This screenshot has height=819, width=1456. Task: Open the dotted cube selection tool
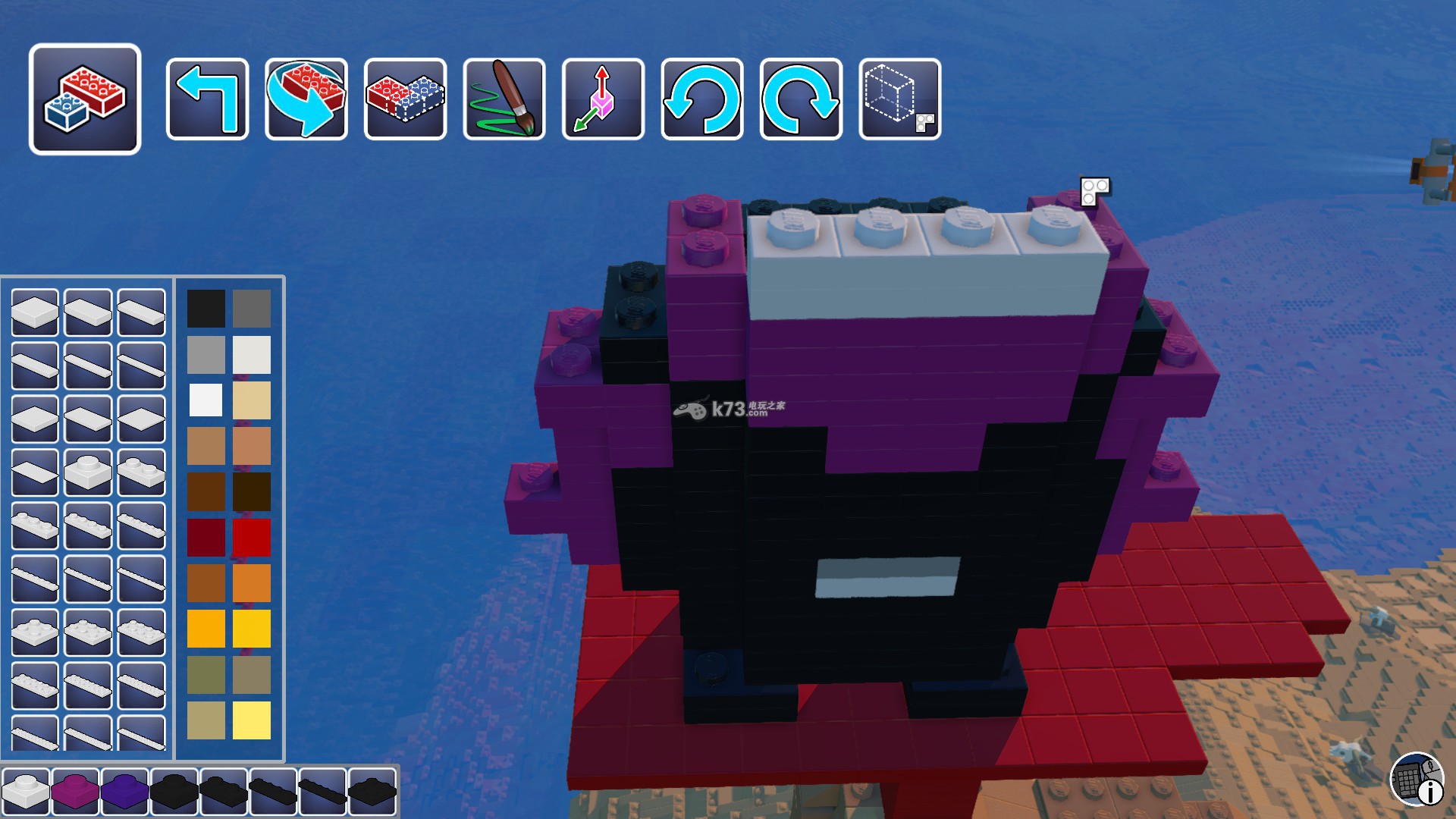point(900,99)
